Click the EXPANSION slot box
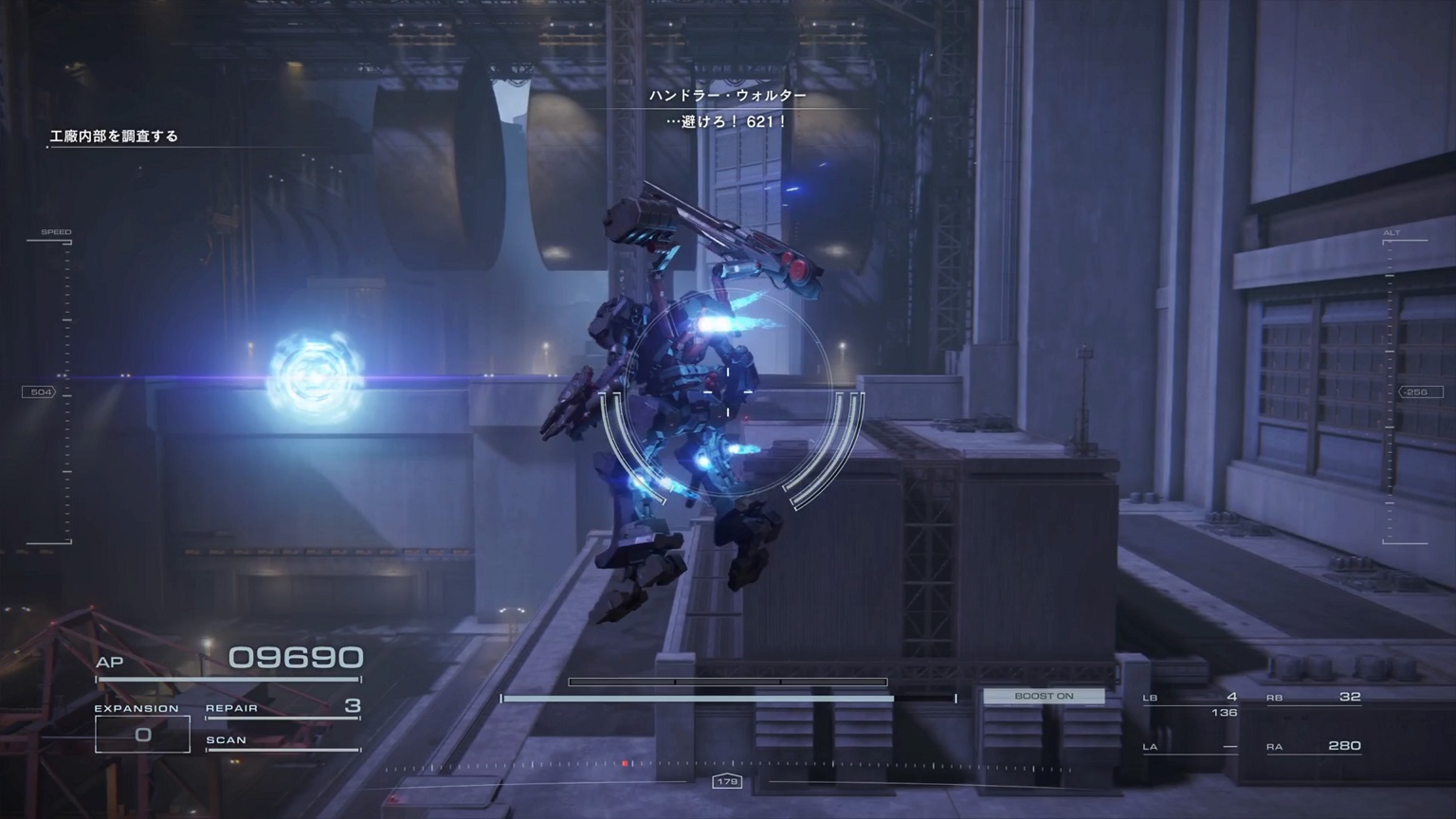Image resolution: width=1456 pixels, height=819 pixels. 142,734
